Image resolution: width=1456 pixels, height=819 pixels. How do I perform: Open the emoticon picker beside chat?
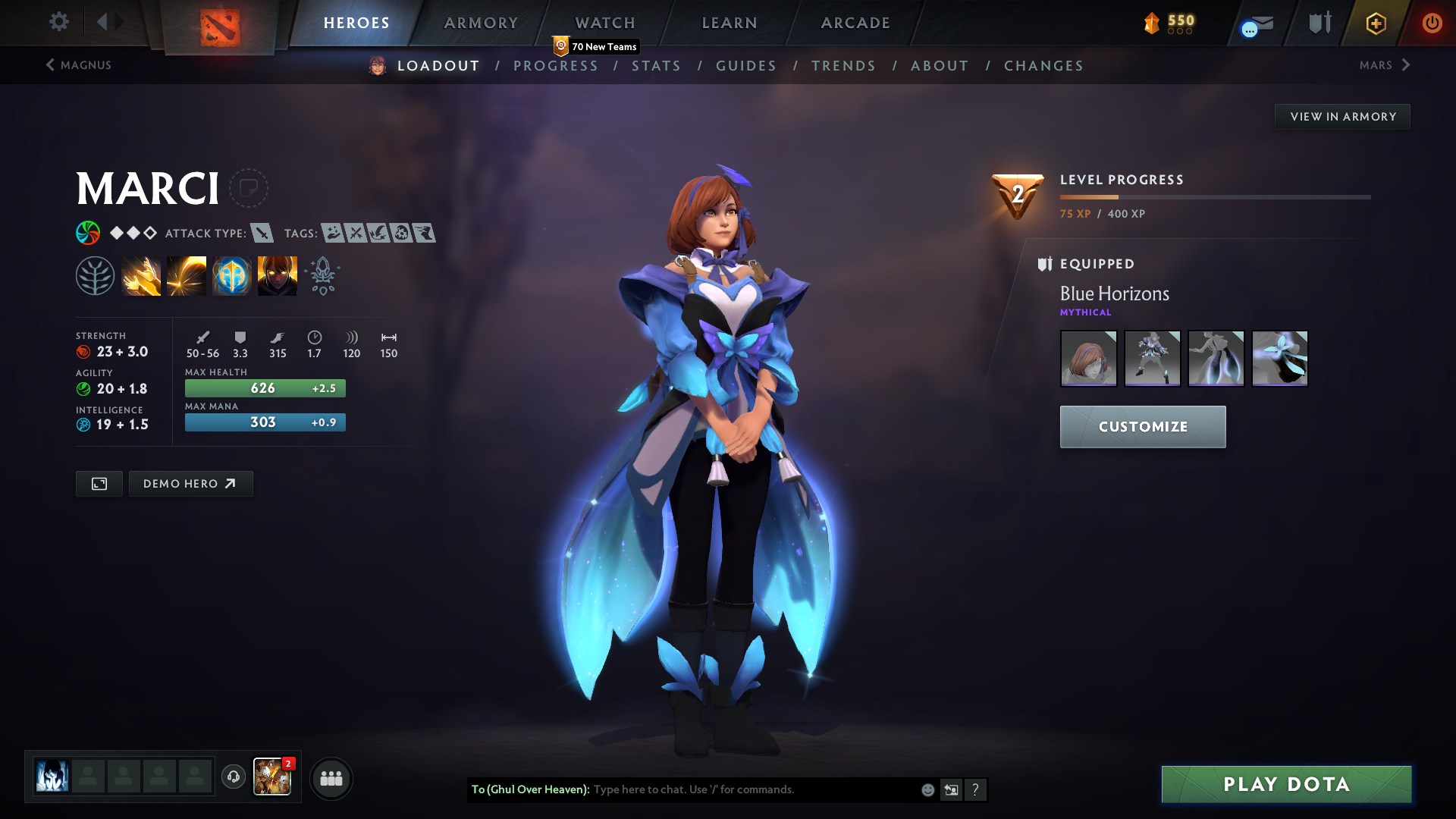coord(927,789)
